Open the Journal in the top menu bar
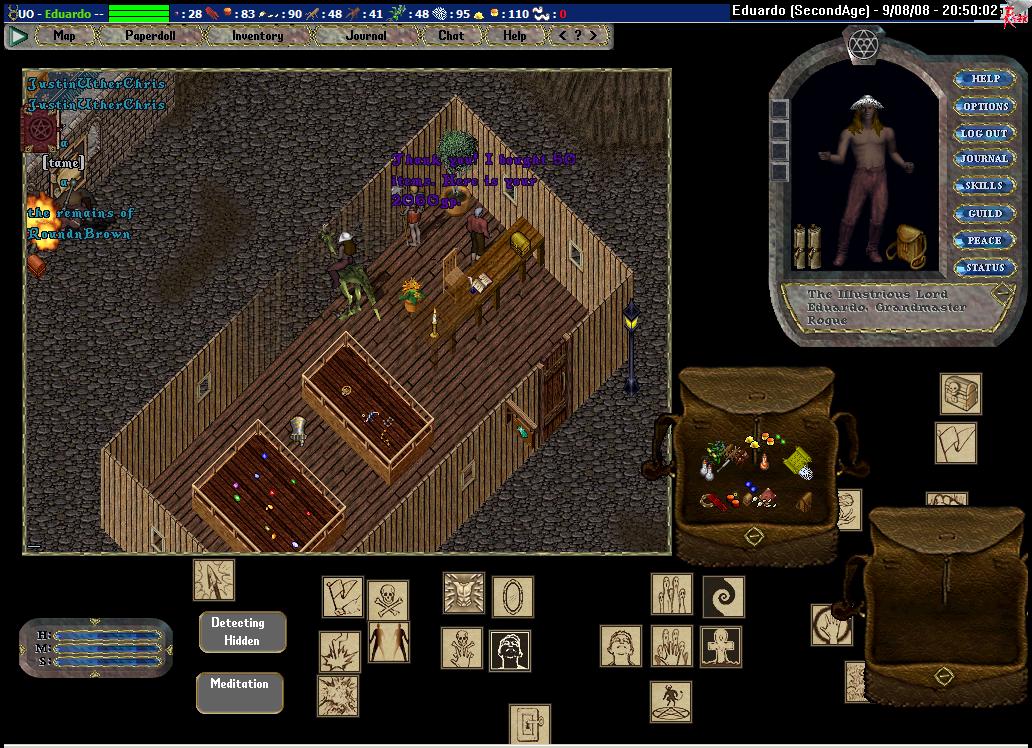 366,36
